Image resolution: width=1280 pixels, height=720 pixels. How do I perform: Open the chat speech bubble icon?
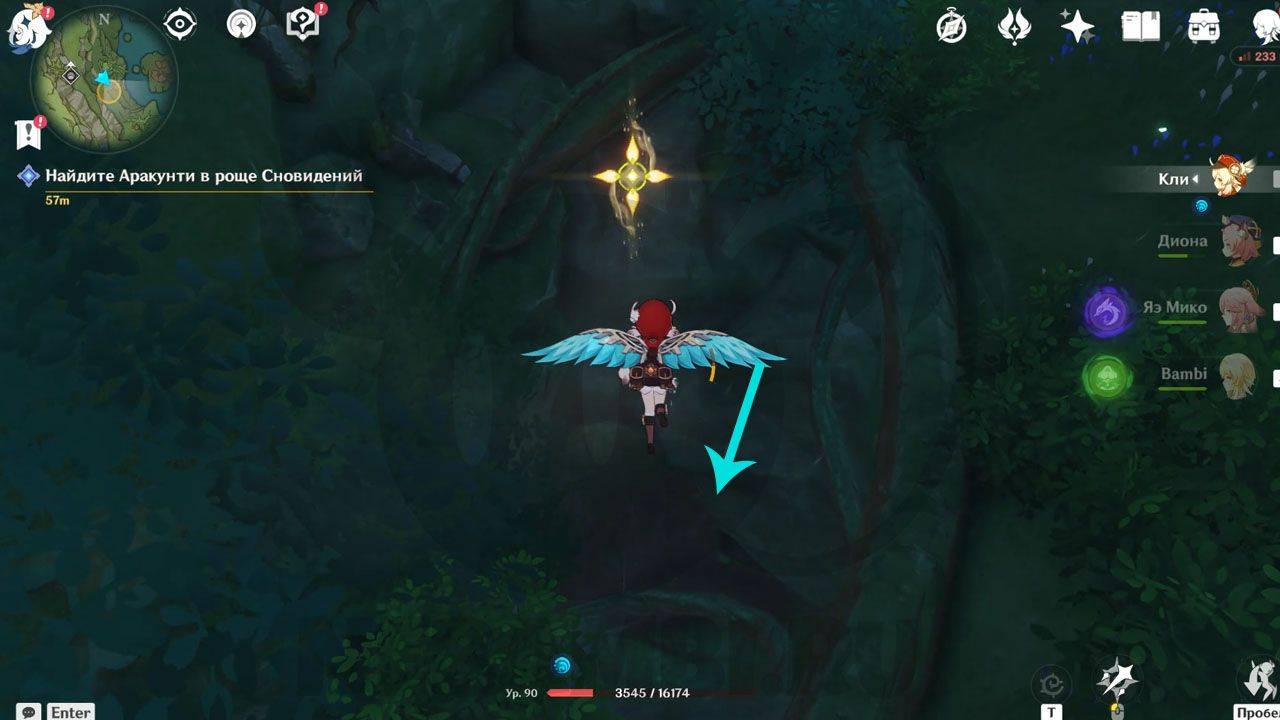(x=29, y=712)
